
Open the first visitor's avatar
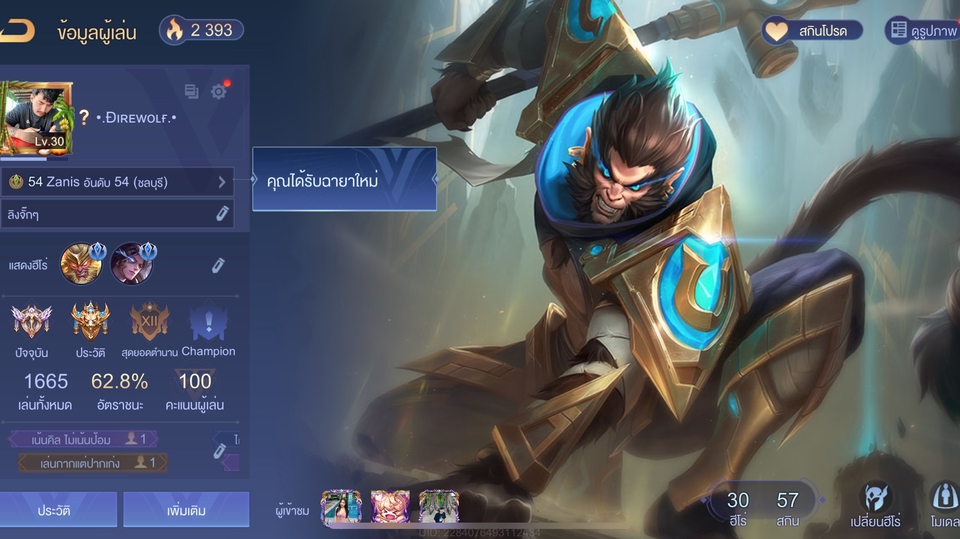[340, 507]
